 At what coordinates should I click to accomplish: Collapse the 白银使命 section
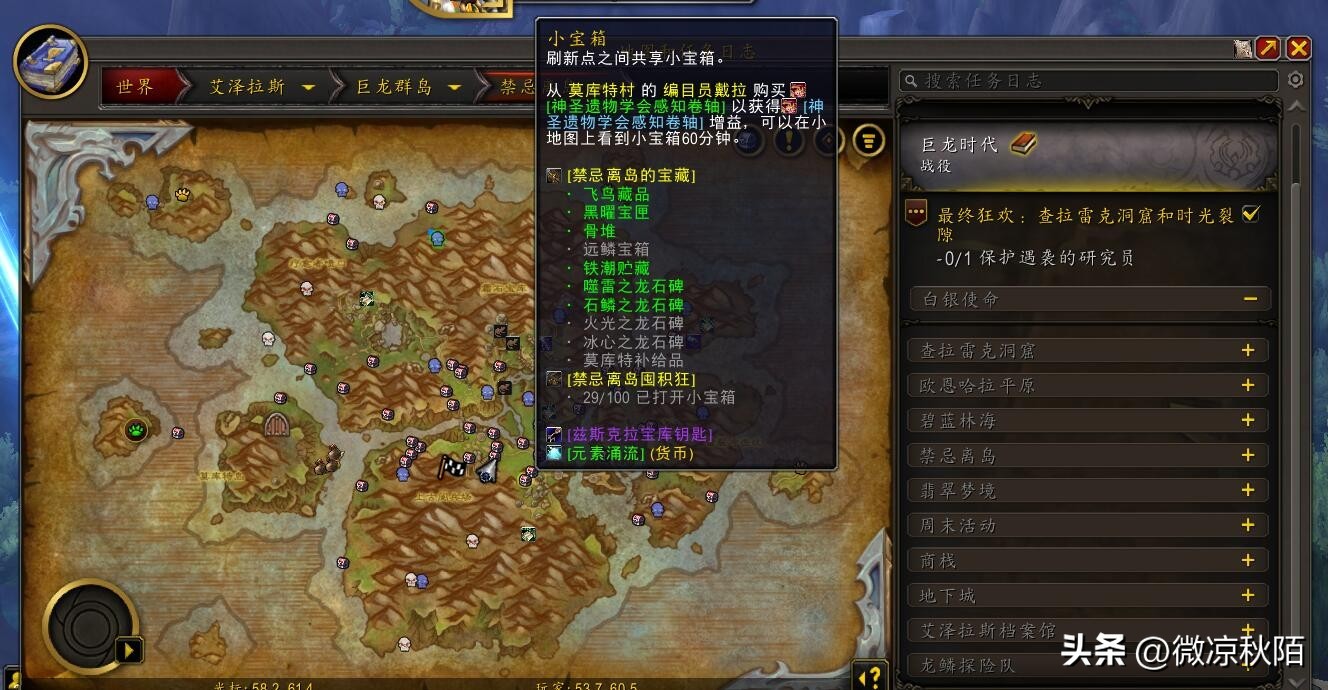coord(1250,298)
